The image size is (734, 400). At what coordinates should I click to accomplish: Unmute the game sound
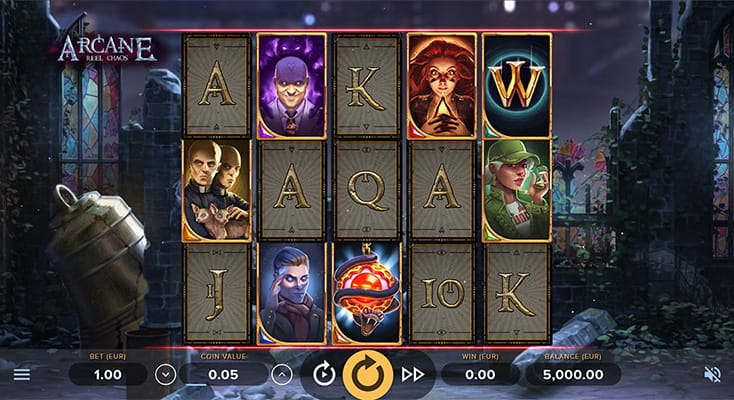[712, 375]
